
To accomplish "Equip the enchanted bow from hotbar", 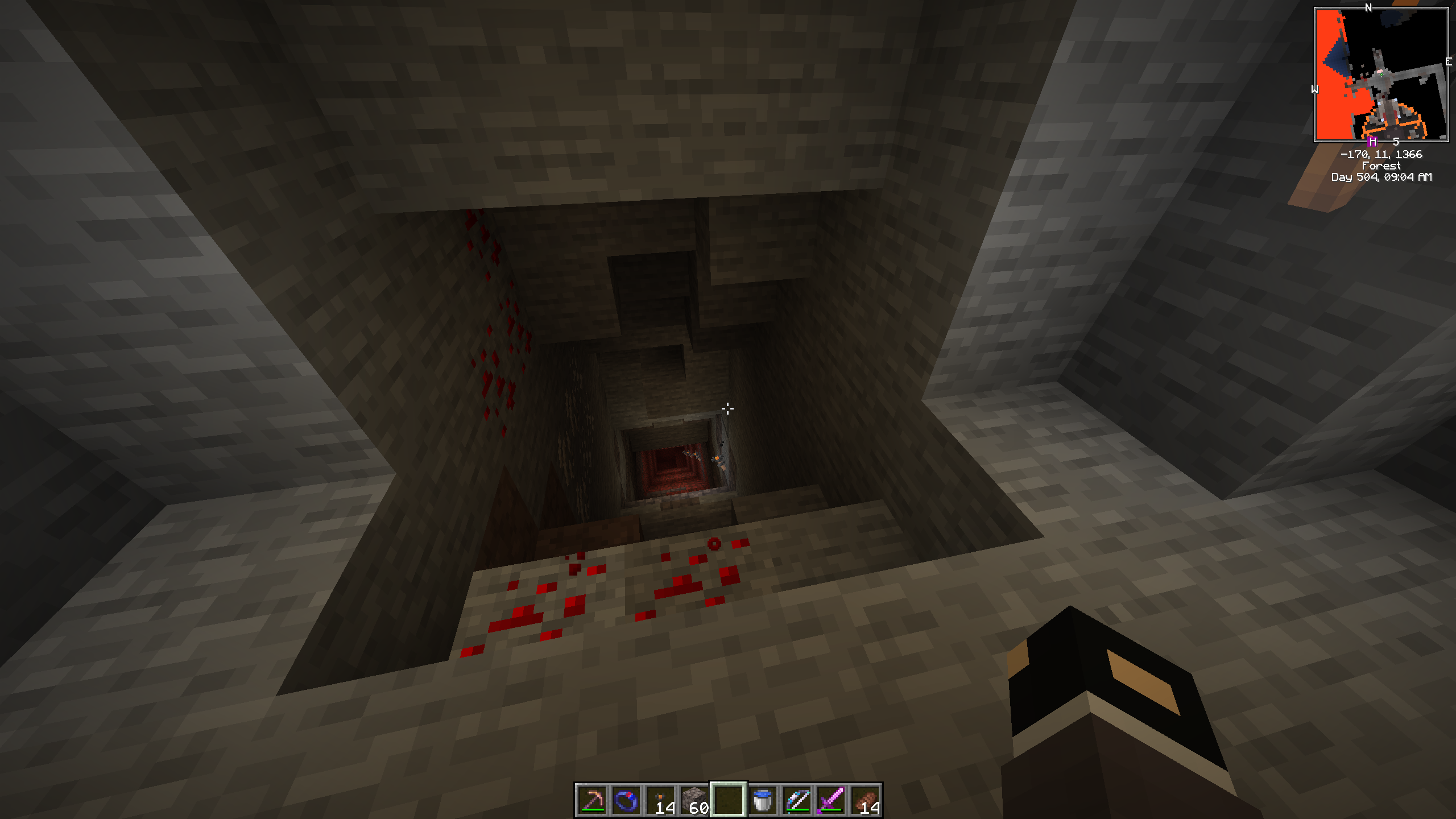I will coord(797,800).
